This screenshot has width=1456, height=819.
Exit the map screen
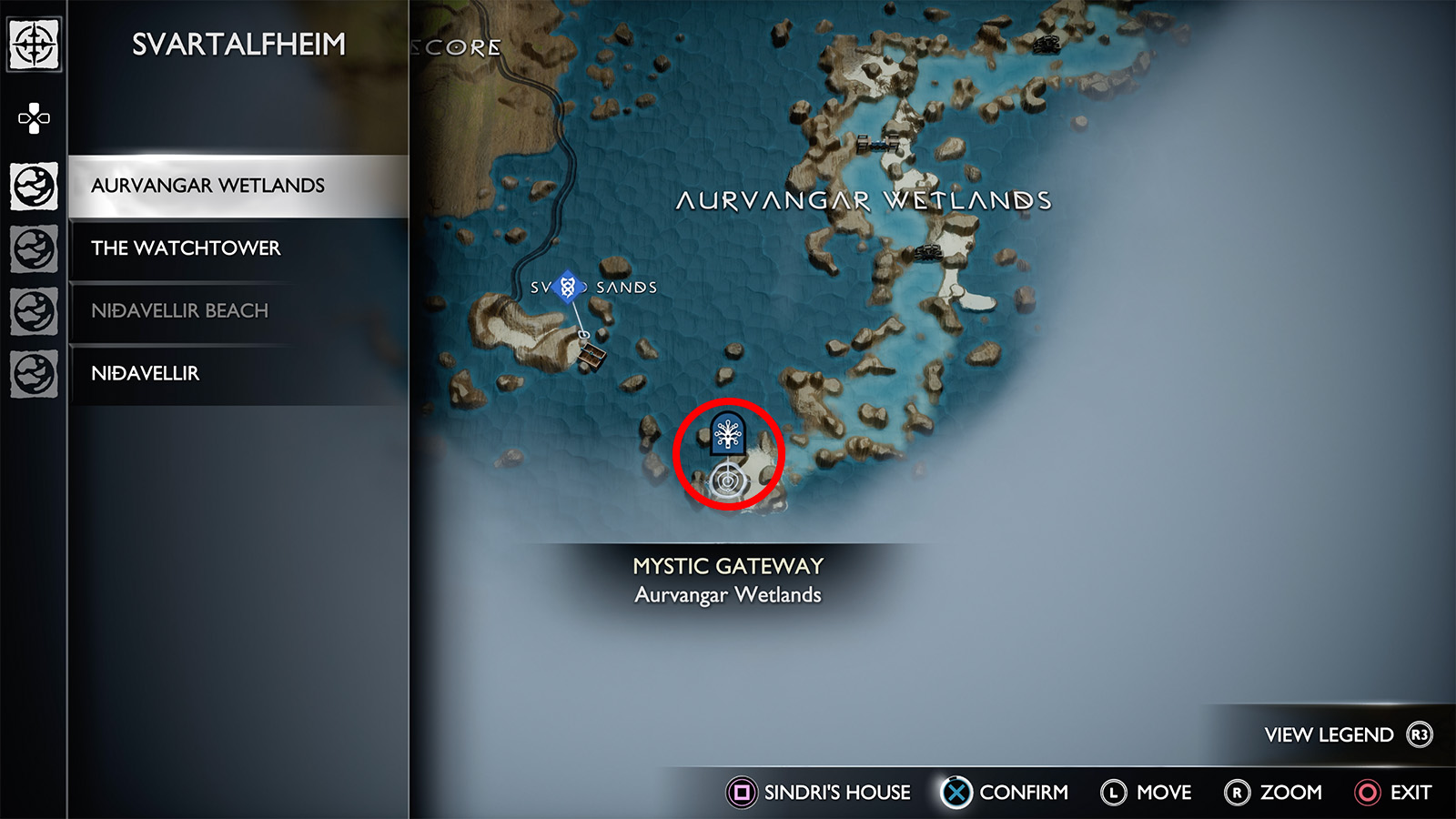pos(1394,793)
